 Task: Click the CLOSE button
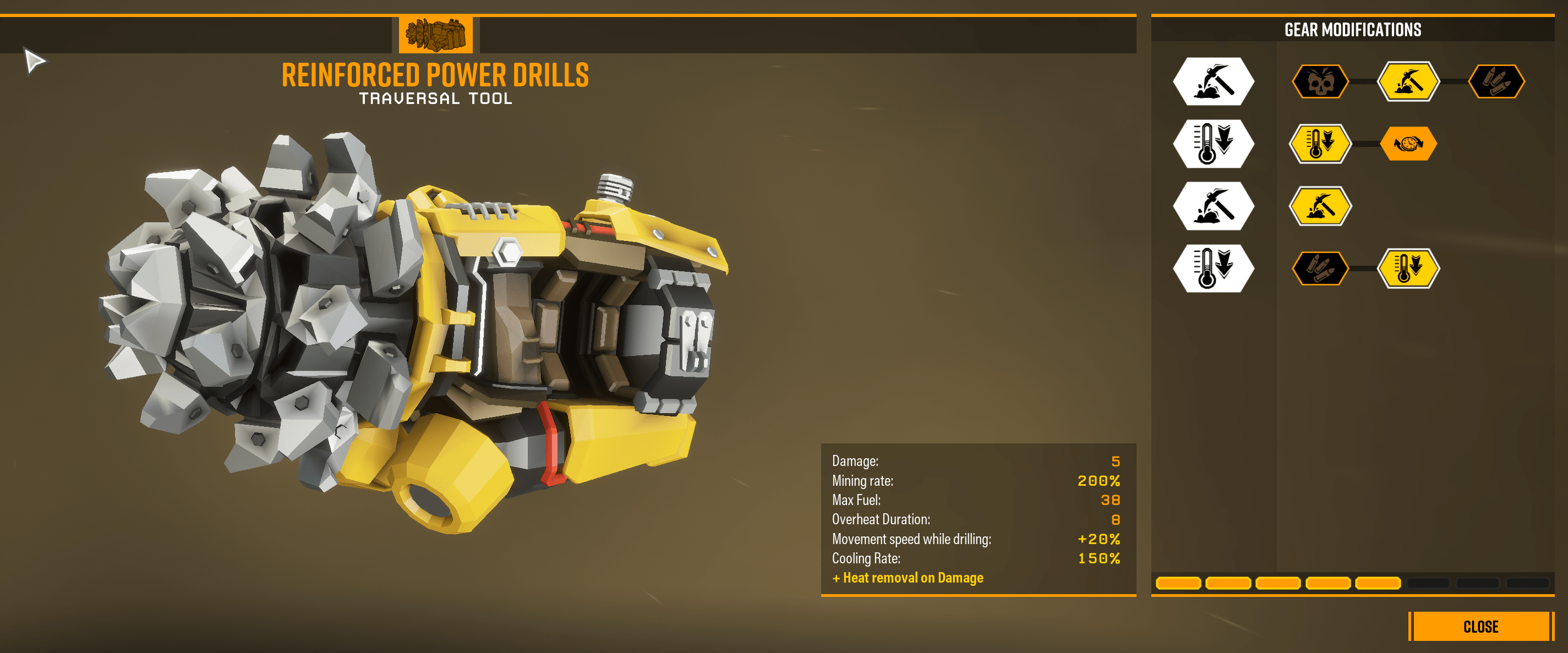1482,626
